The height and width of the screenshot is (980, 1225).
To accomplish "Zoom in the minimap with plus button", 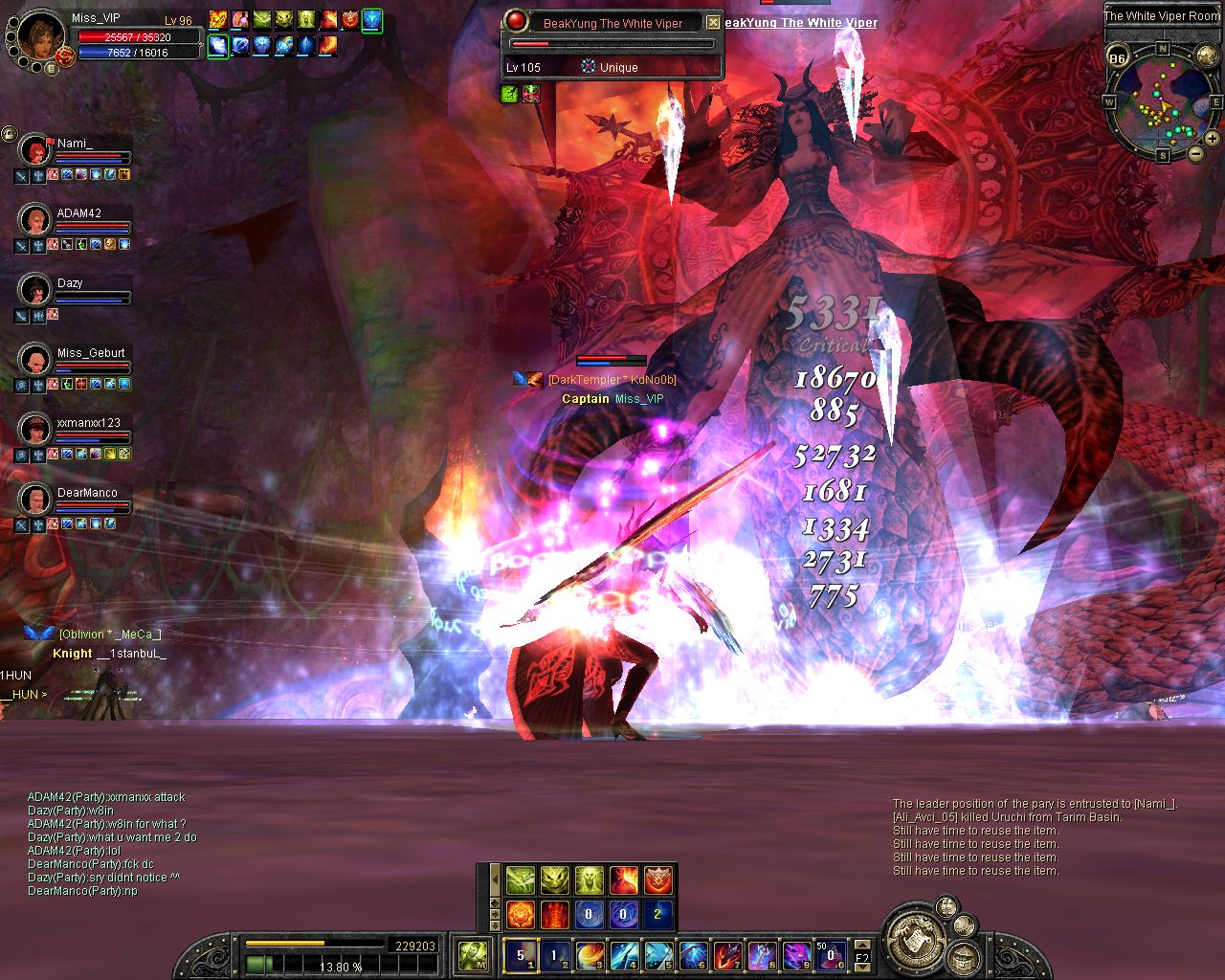I will [1212, 139].
